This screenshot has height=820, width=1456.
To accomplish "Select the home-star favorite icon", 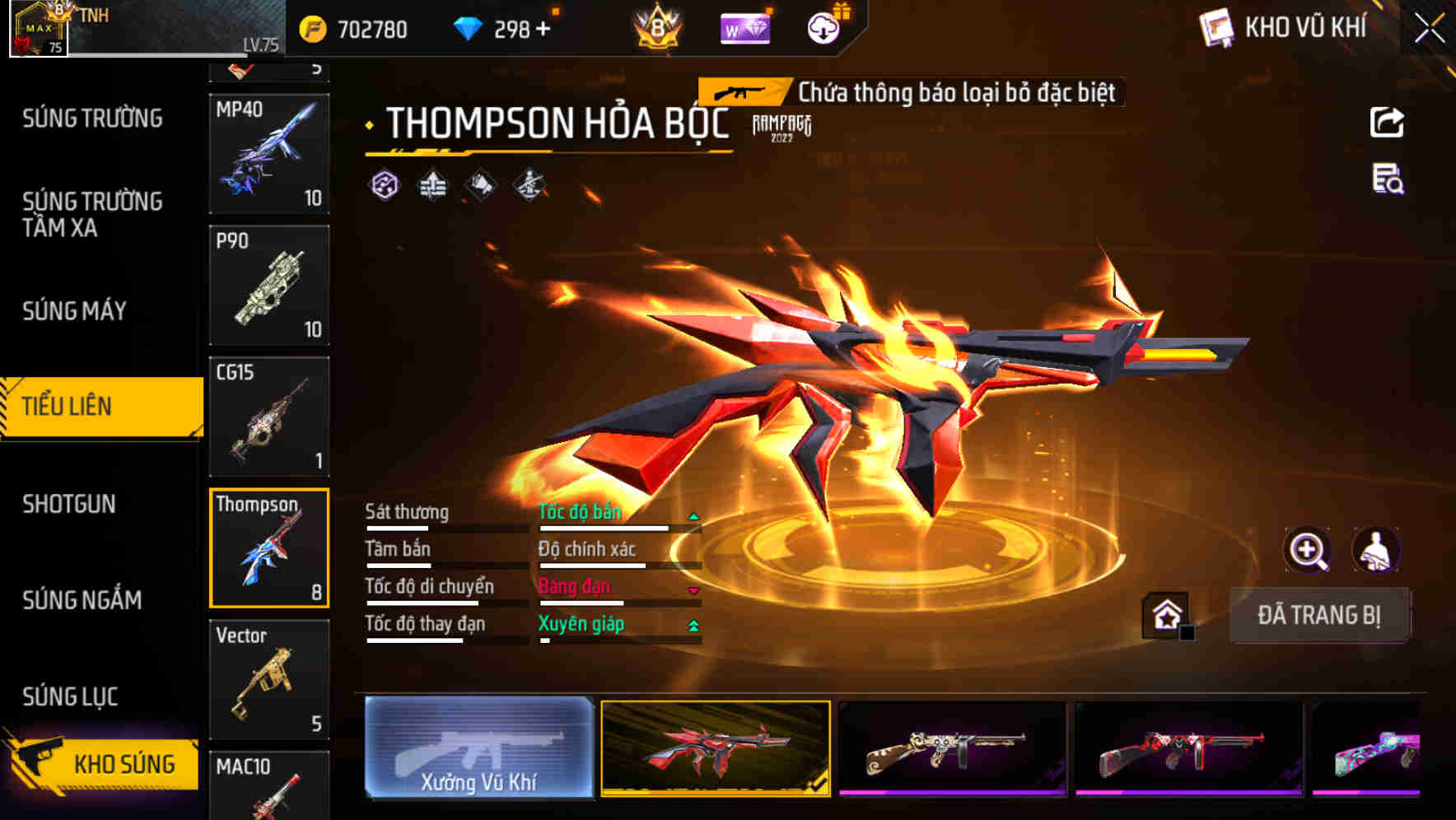I will click(1167, 615).
